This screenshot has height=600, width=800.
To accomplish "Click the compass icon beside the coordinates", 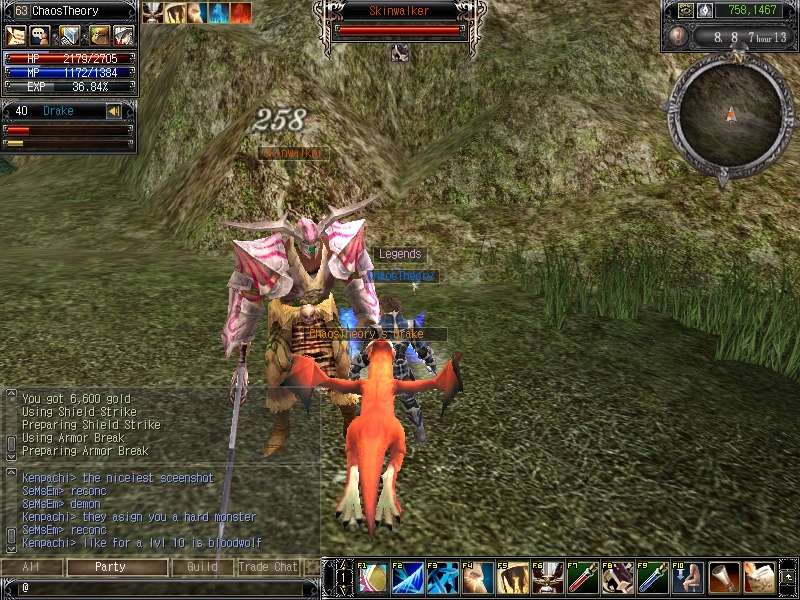I will coord(705,11).
